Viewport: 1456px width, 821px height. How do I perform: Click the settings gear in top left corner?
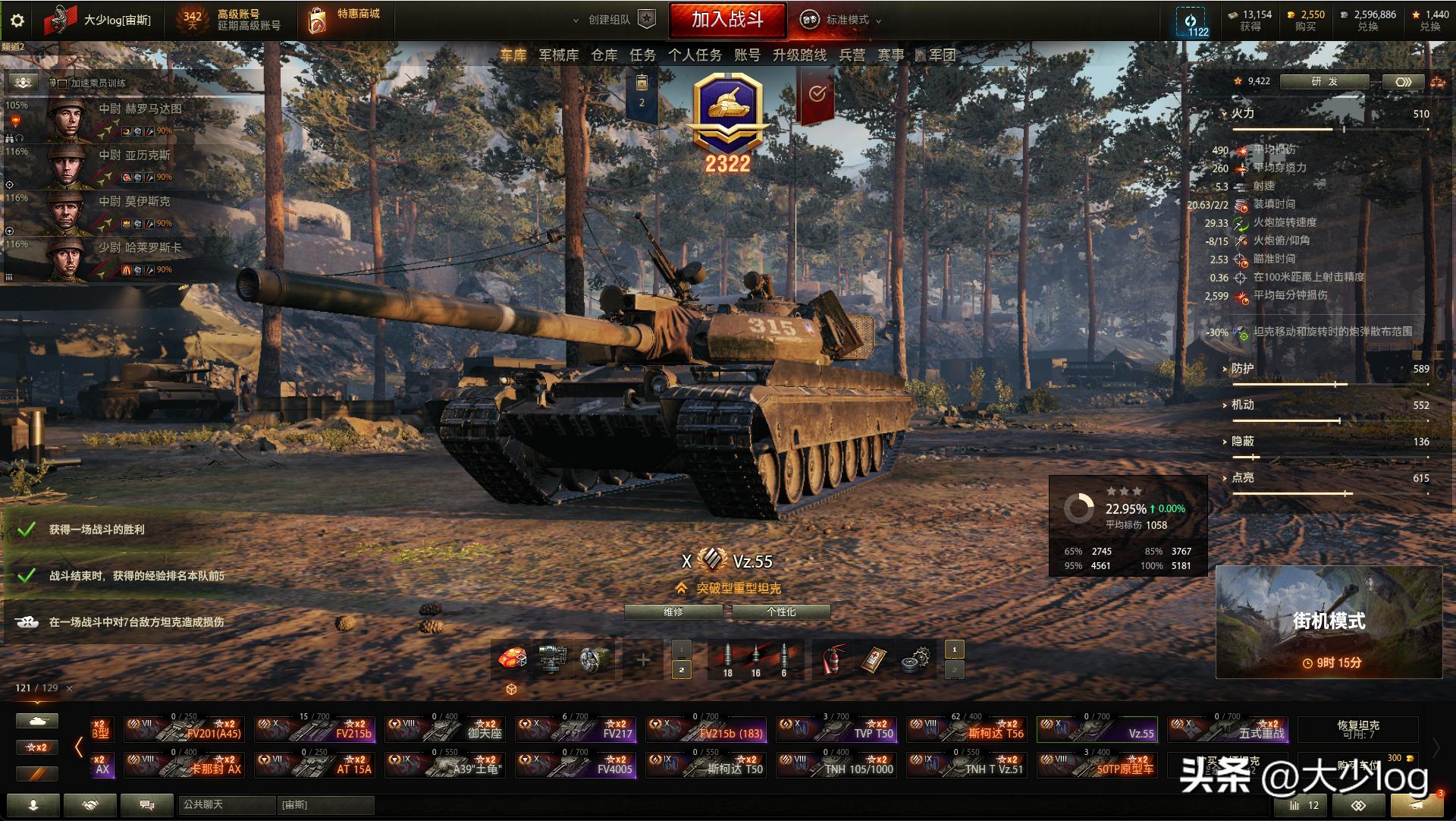click(x=17, y=20)
